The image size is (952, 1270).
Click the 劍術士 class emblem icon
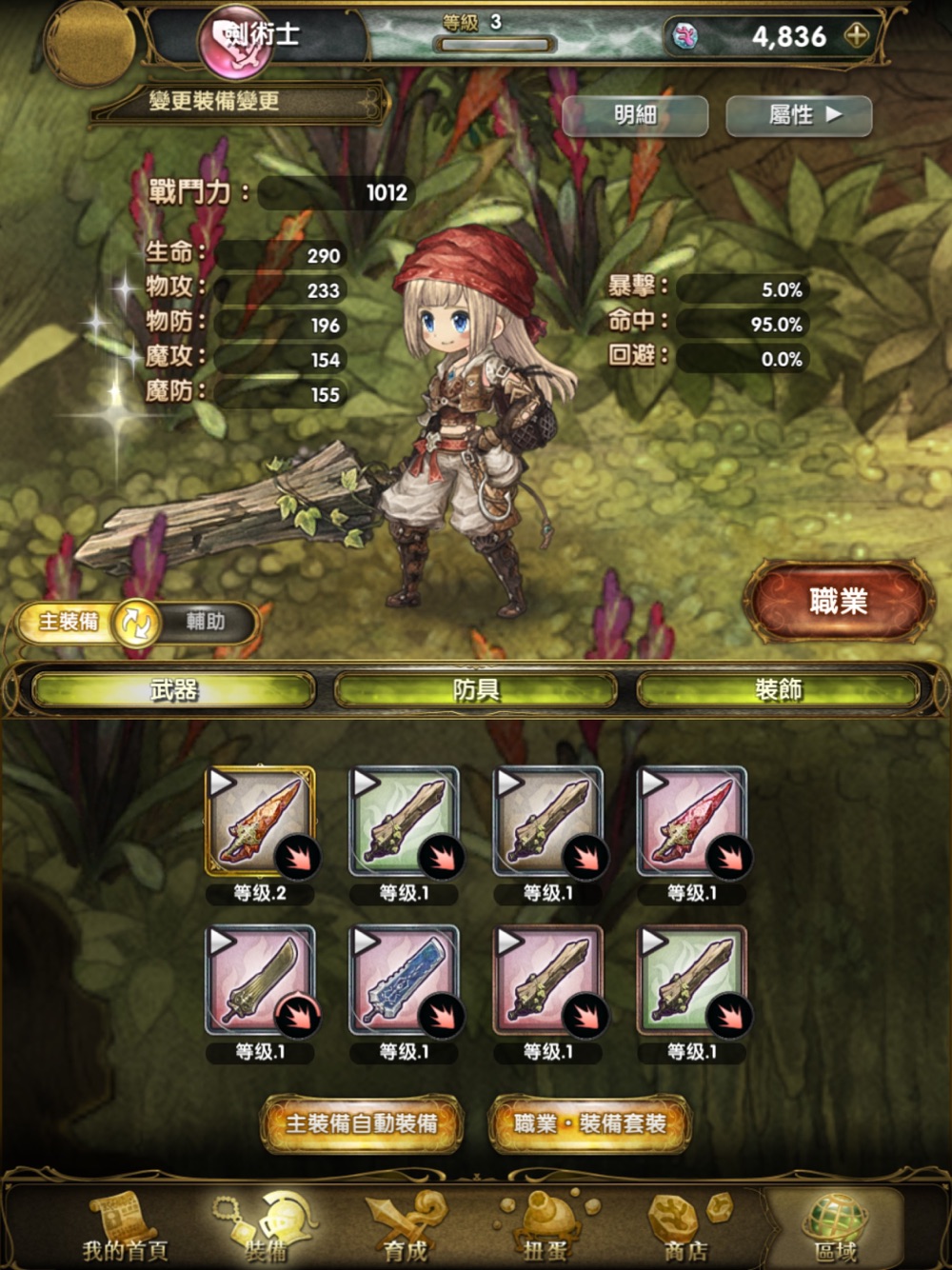tap(234, 43)
